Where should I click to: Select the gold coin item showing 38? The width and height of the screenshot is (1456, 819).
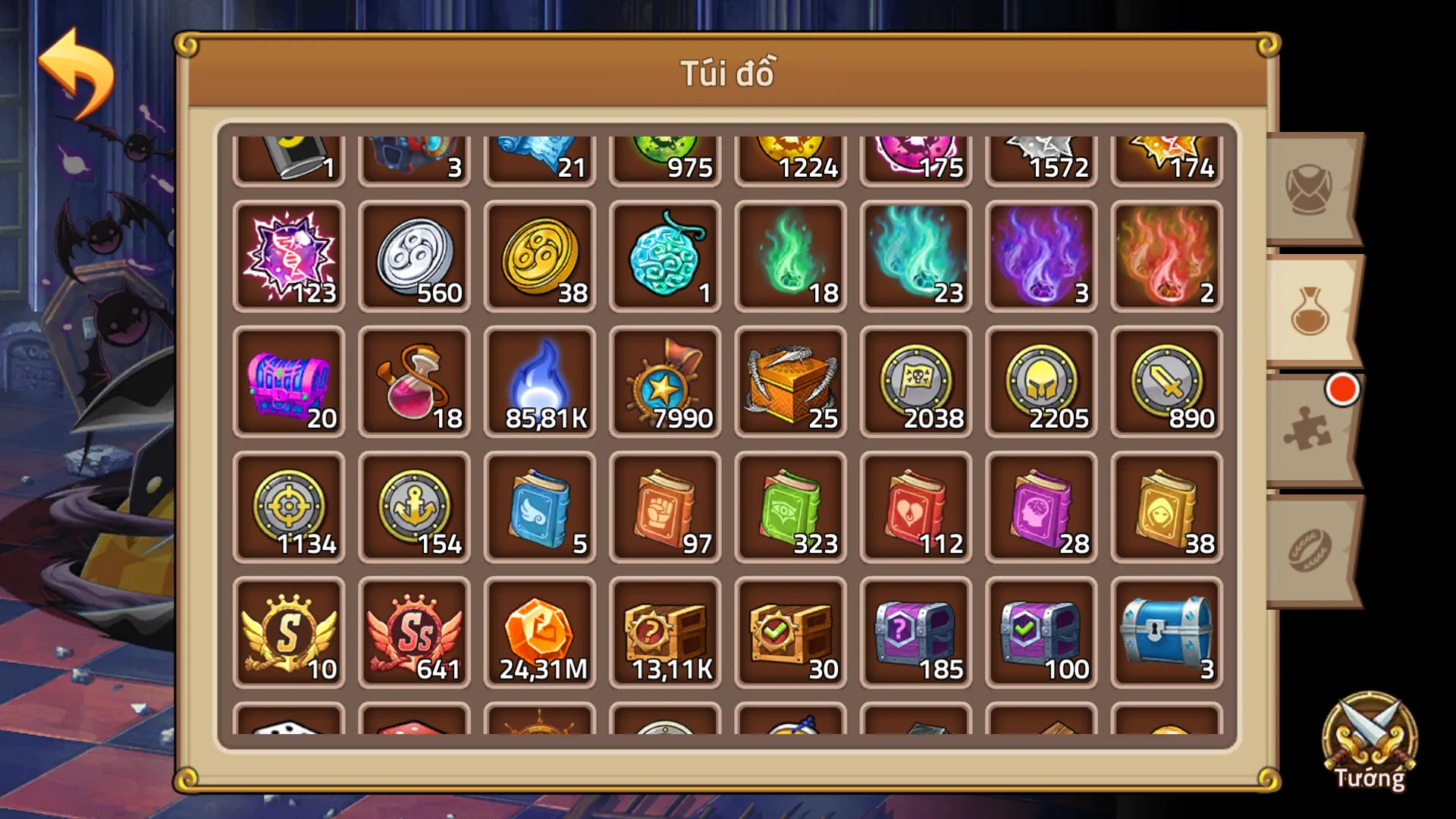tap(540, 254)
